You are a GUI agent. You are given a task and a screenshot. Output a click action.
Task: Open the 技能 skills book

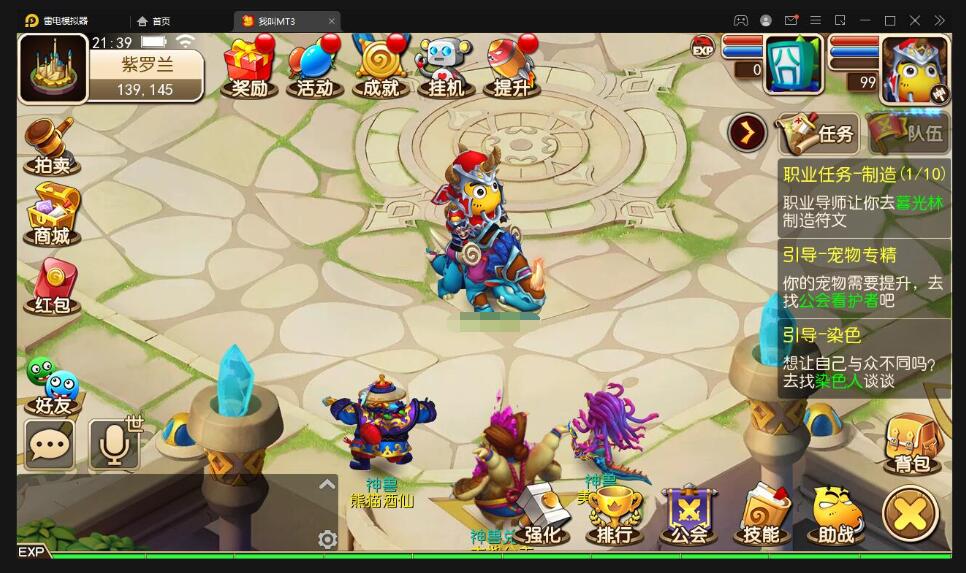click(x=762, y=515)
